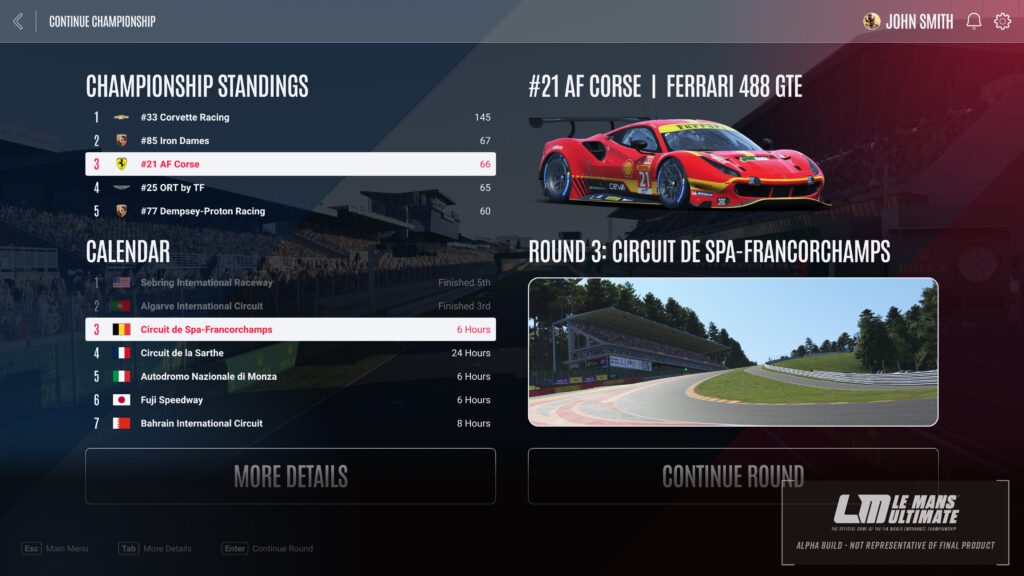Choose Bahrain International Circuit round
Viewport: 1024px width, 576px height.
click(290, 423)
